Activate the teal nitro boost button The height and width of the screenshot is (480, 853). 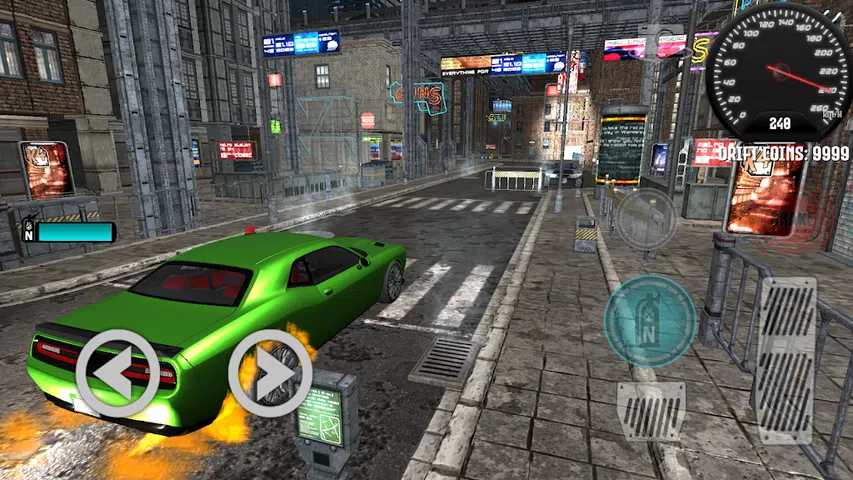[650, 320]
